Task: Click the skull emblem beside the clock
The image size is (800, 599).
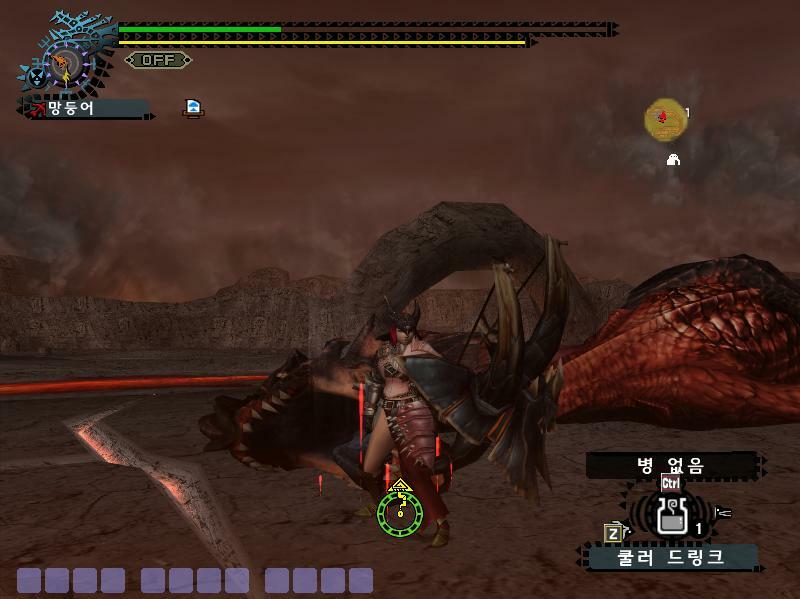Action: pos(36,77)
